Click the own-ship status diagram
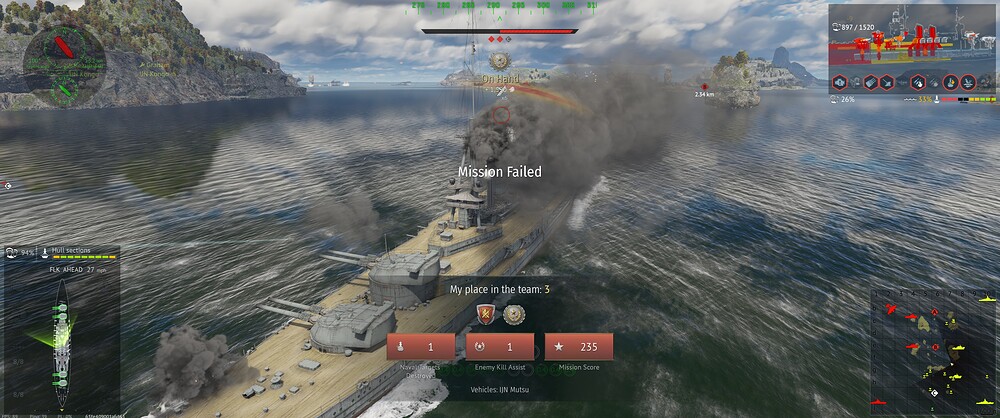The height and width of the screenshot is (418, 1000). pyautogui.click(x=60, y=330)
